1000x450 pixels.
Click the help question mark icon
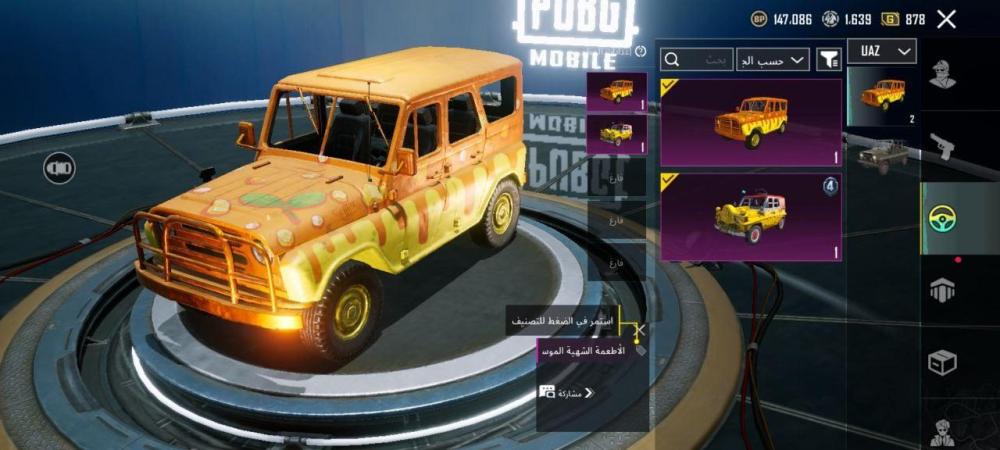640,51
